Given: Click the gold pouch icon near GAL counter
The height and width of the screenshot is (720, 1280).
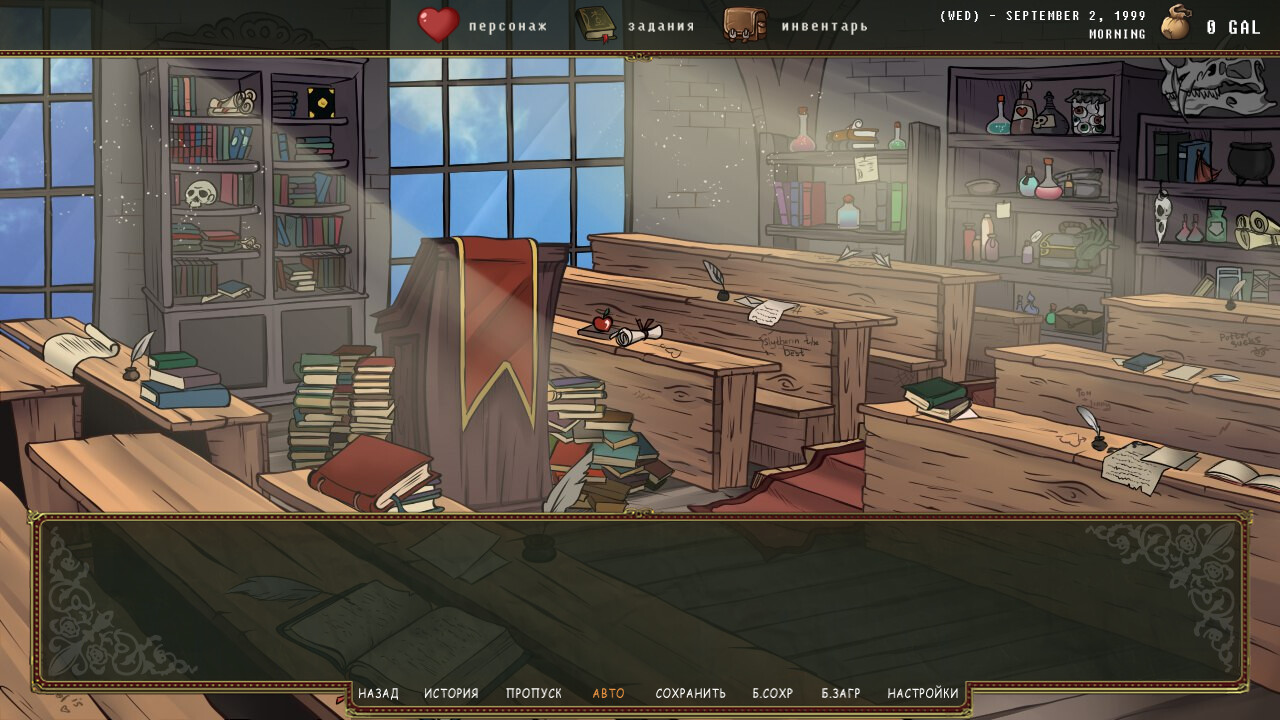Looking at the screenshot, I should 1175,22.
